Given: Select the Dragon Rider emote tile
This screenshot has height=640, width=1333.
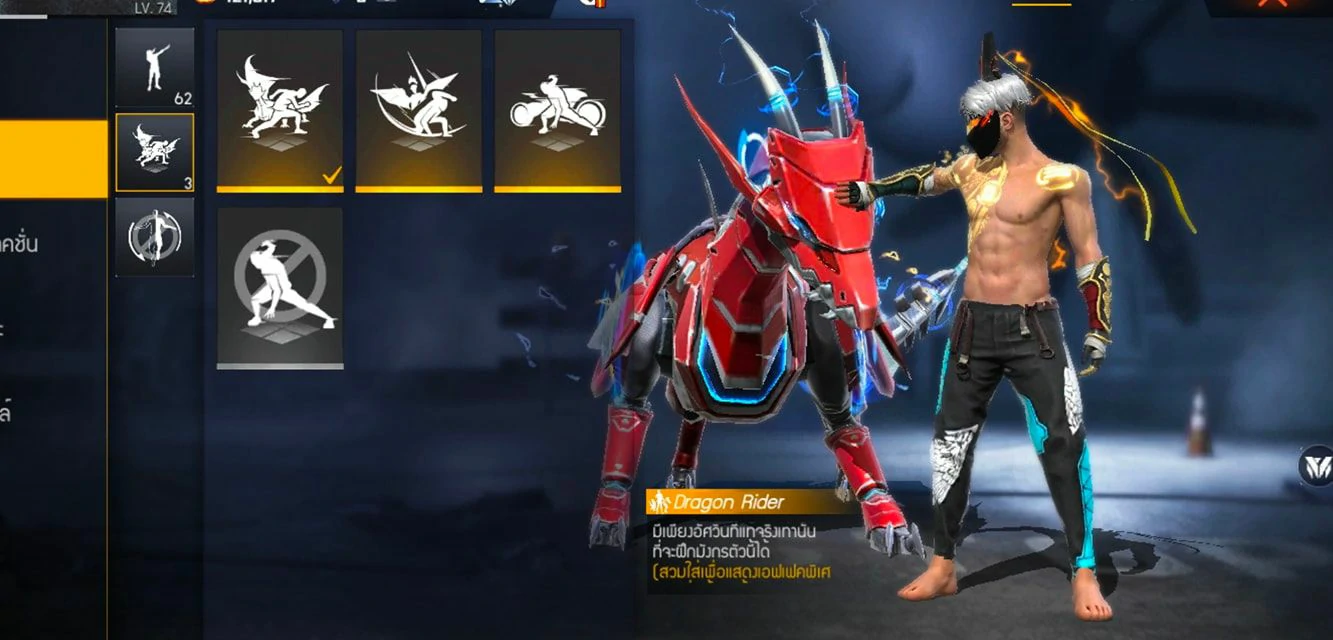Looking at the screenshot, I should tap(280, 109).
